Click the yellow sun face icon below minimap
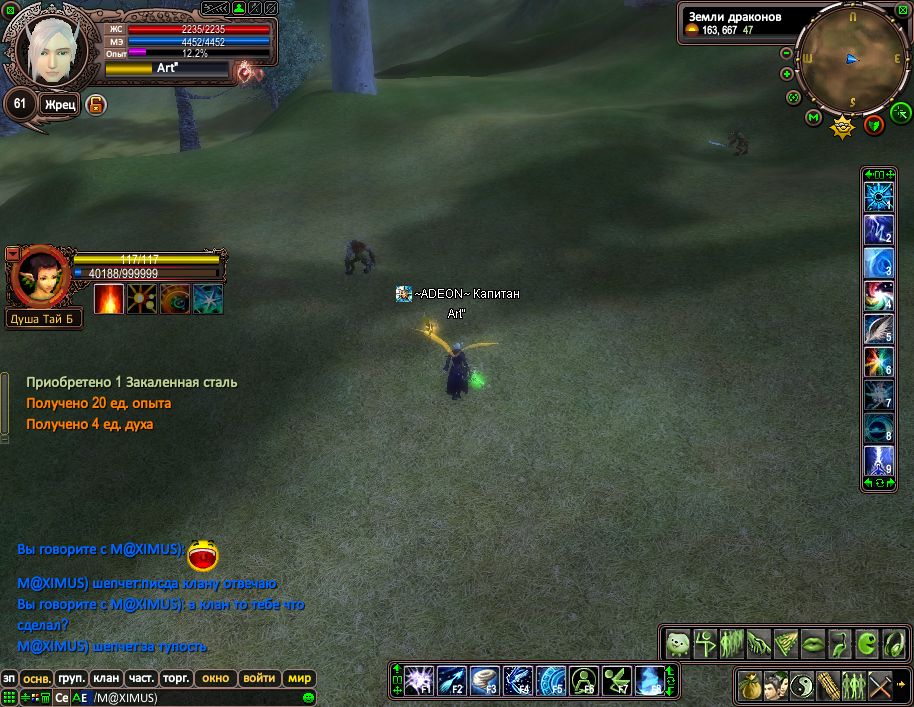The height and width of the screenshot is (707, 914). [x=844, y=126]
